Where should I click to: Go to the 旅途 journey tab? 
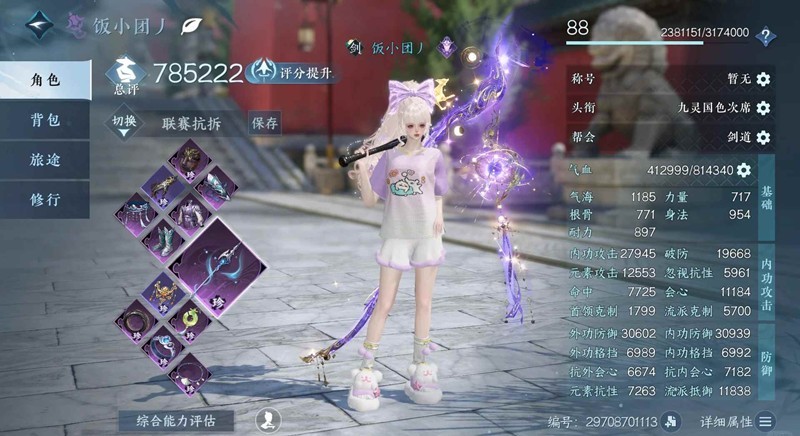point(45,159)
